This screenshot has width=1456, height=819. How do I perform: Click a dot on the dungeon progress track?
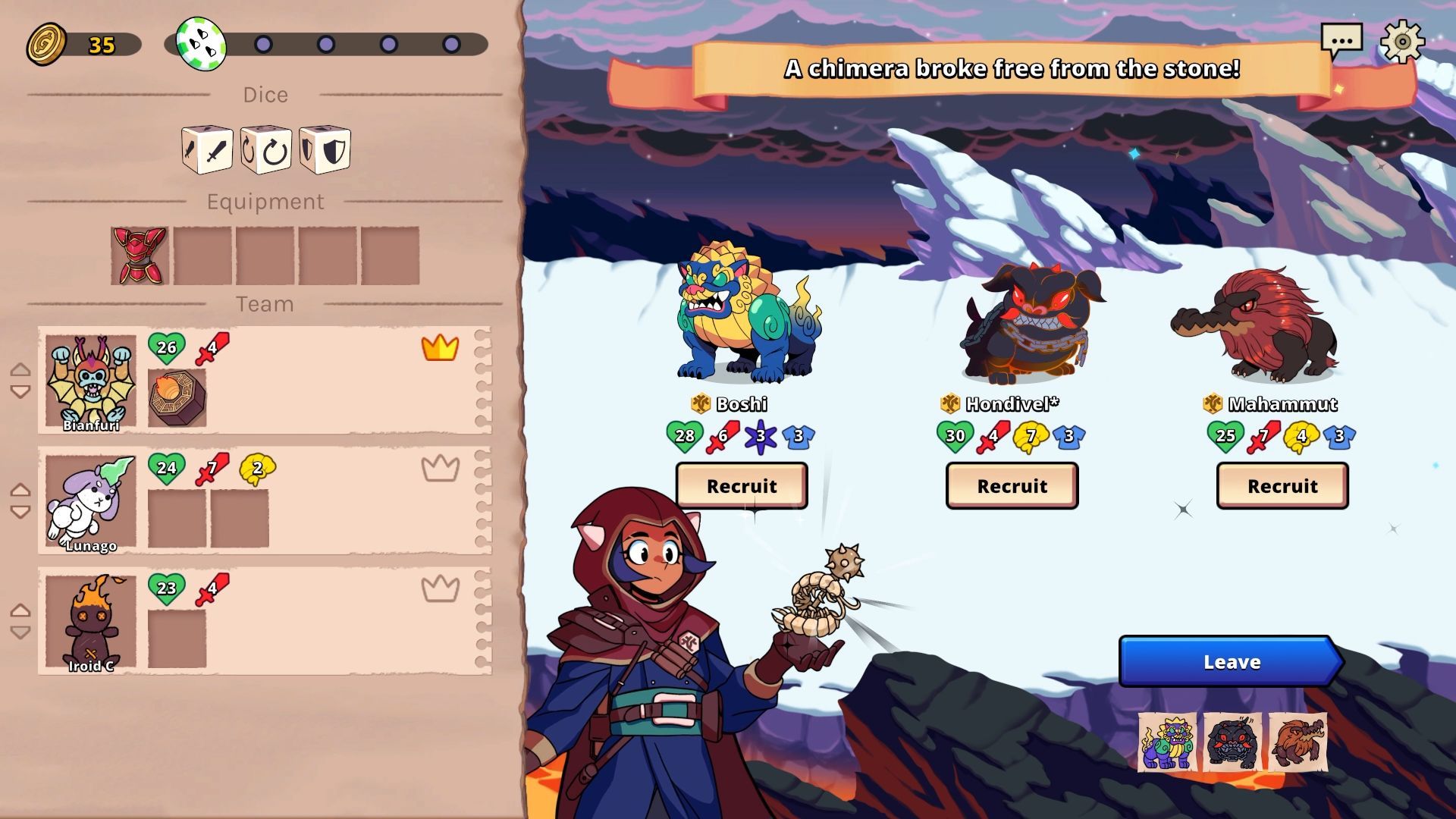[x=263, y=45]
